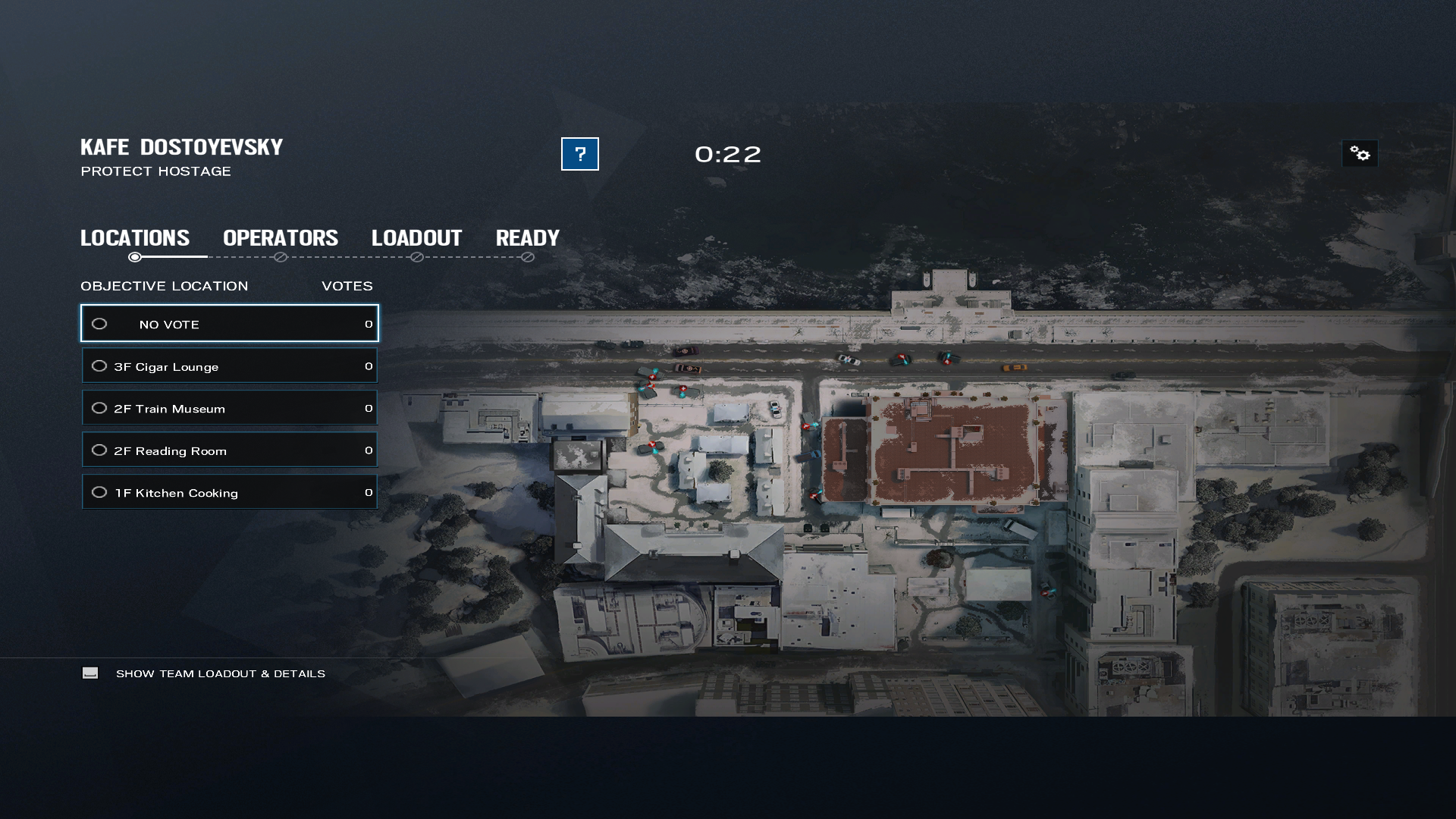Select the Locations tab
This screenshot has width=1456, height=819.
pyautogui.click(x=135, y=238)
